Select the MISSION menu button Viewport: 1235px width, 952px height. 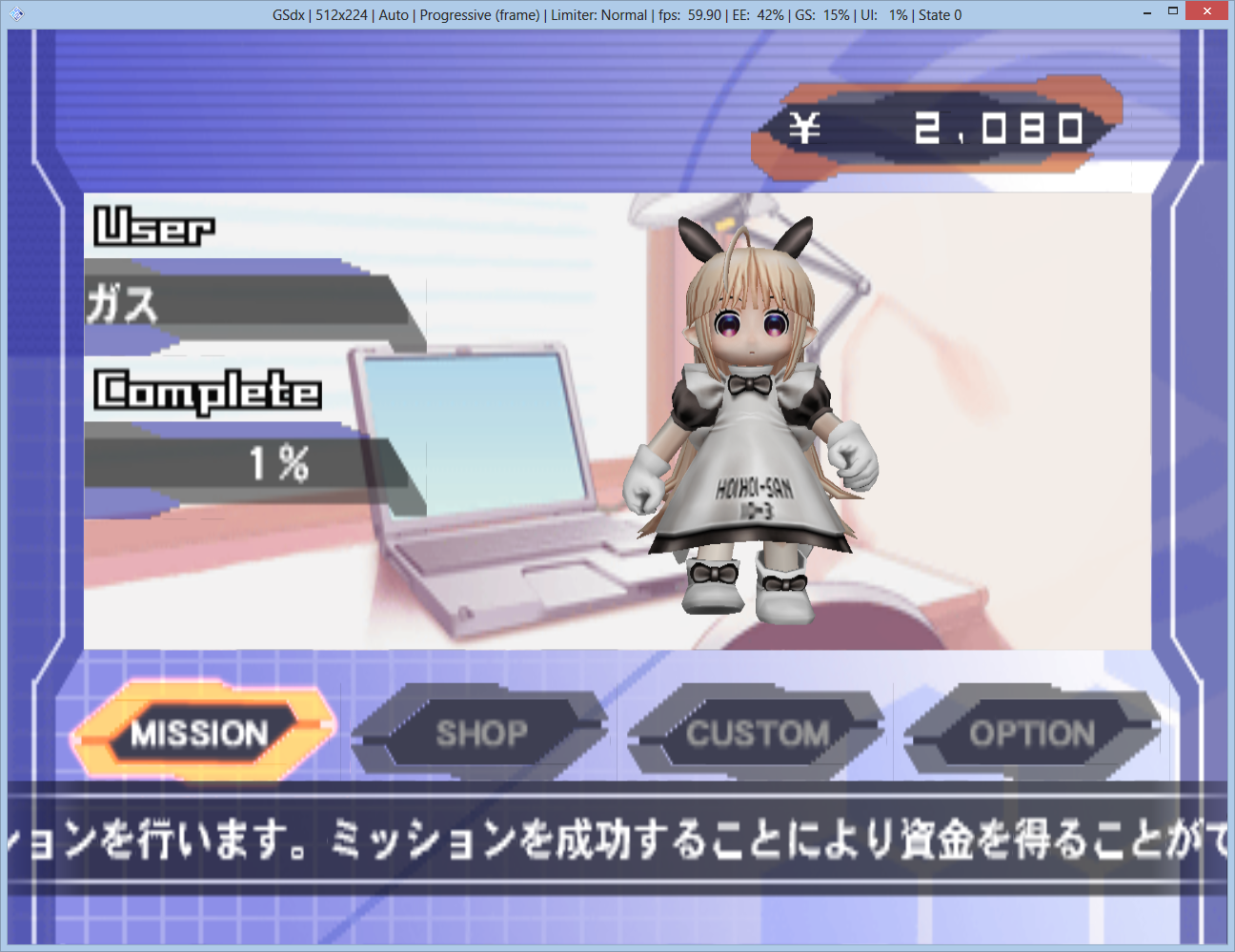[x=201, y=733]
